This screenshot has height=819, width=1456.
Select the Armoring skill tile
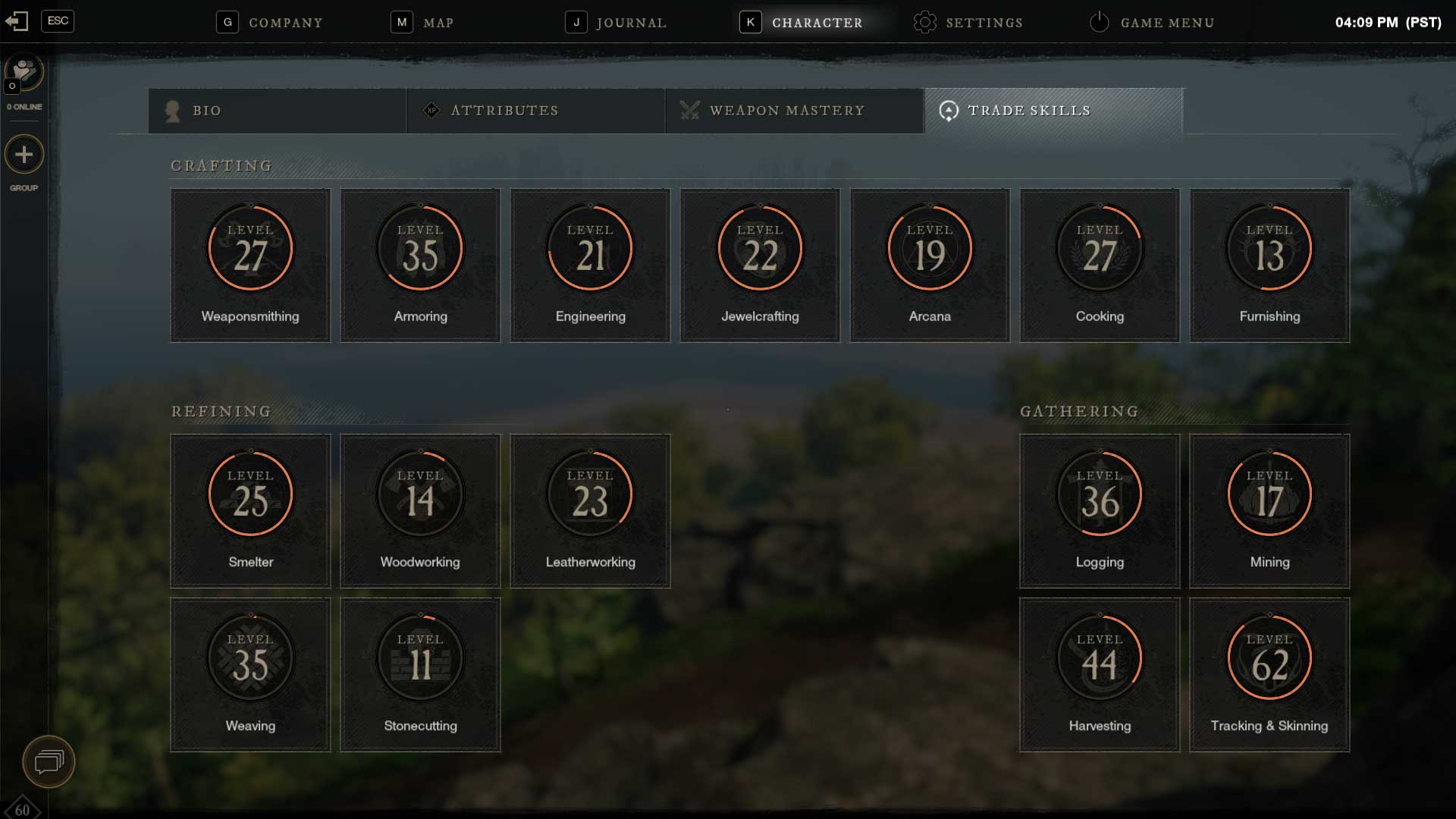(420, 265)
